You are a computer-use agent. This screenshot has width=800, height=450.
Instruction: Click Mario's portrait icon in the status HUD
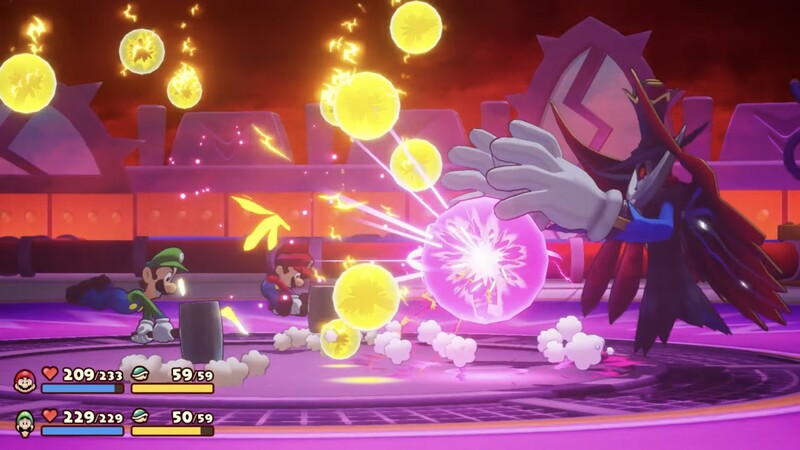(x=24, y=380)
